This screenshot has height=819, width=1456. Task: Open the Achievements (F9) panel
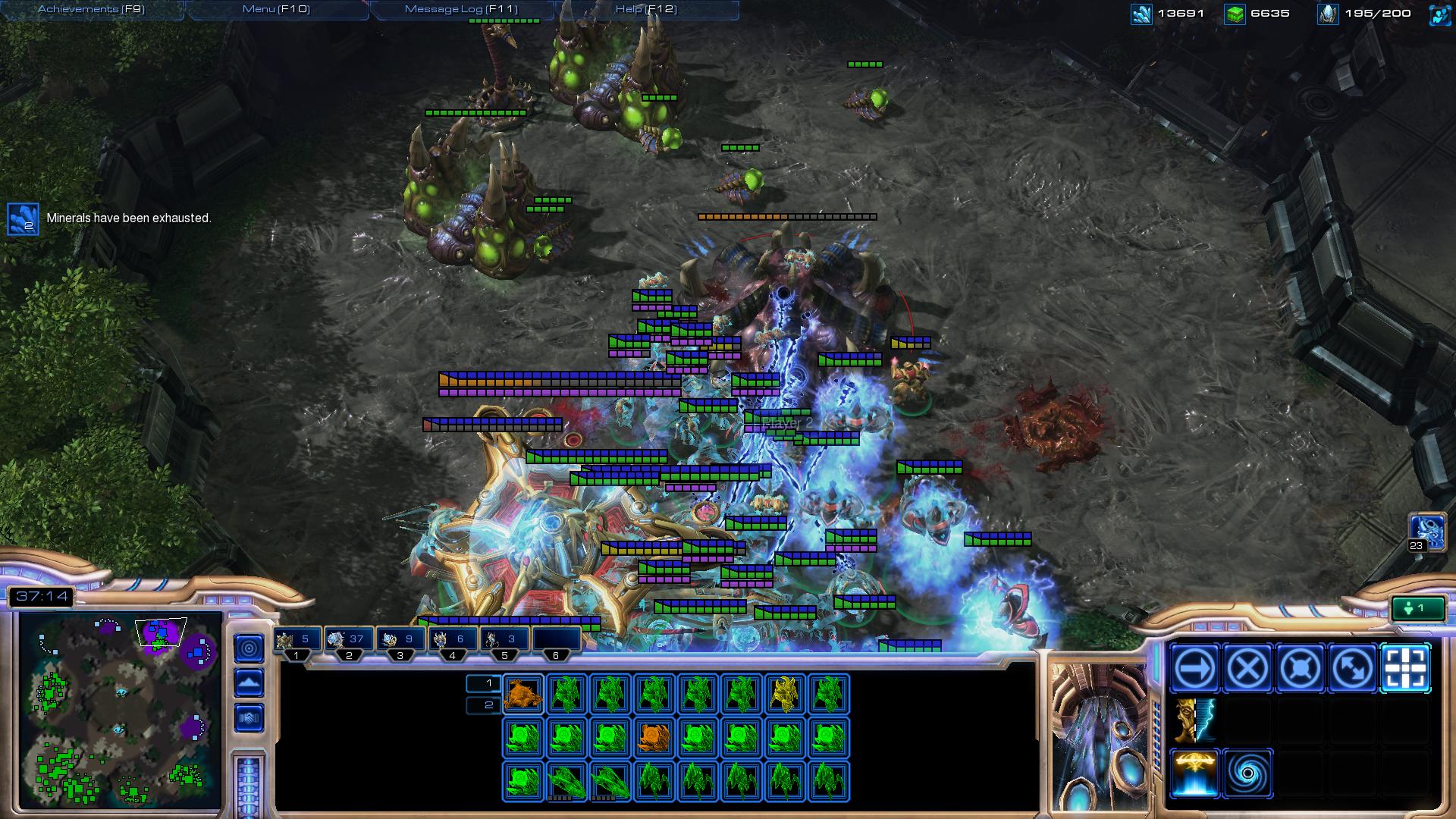point(91,9)
